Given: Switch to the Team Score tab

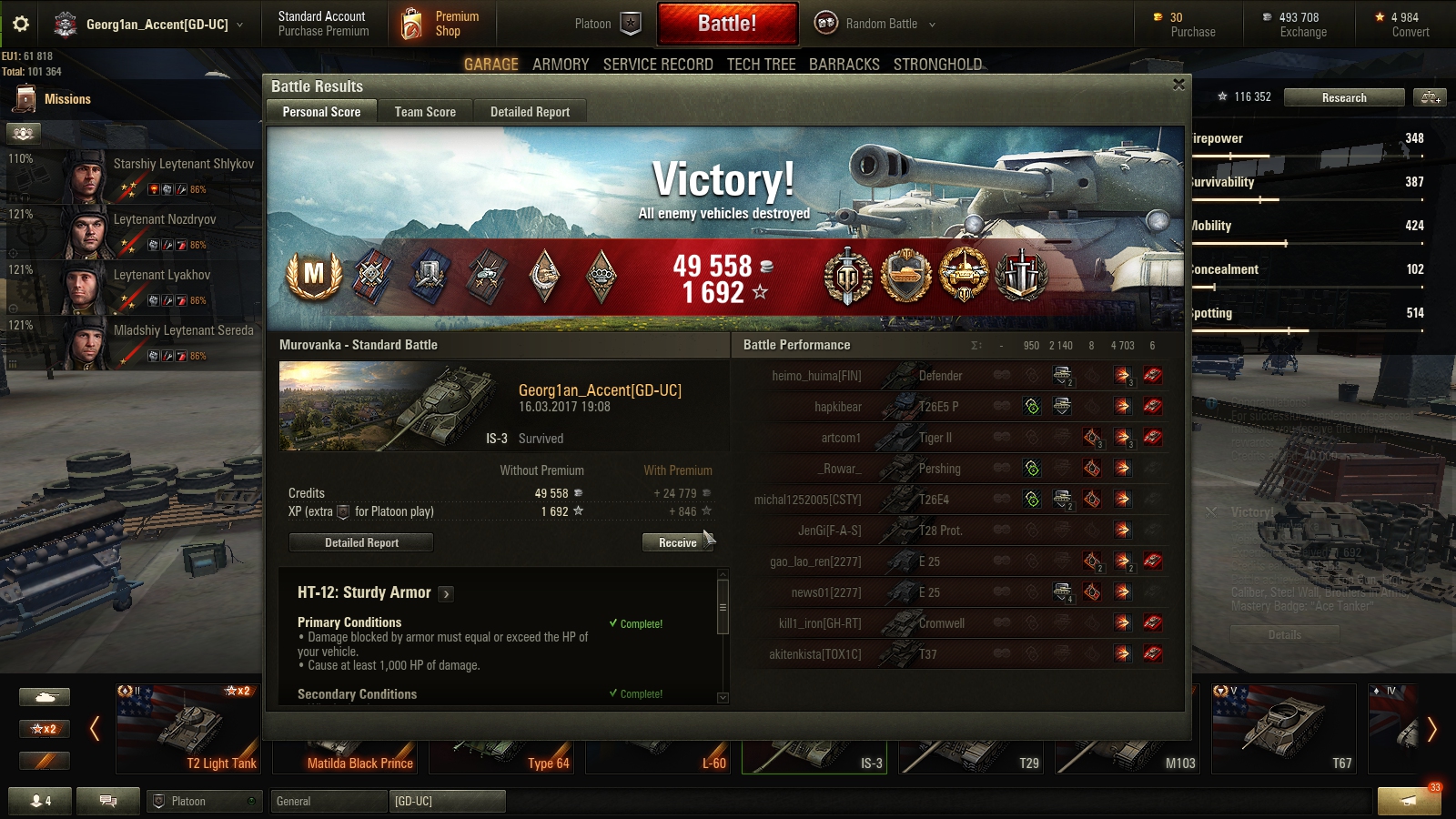Looking at the screenshot, I should 425,112.
